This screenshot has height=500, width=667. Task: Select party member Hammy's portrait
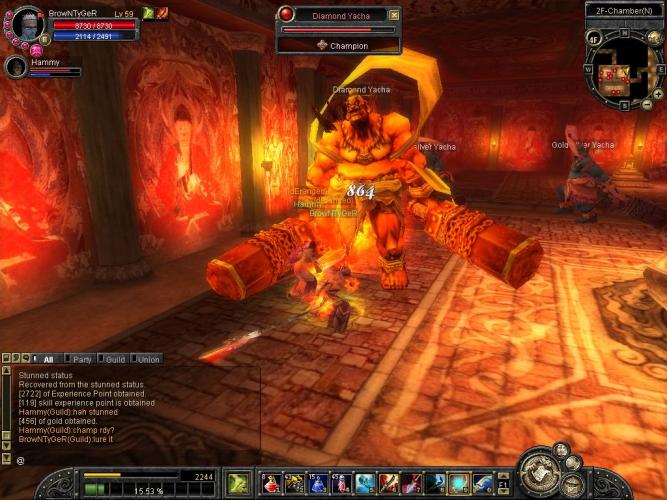tap(16, 67)
